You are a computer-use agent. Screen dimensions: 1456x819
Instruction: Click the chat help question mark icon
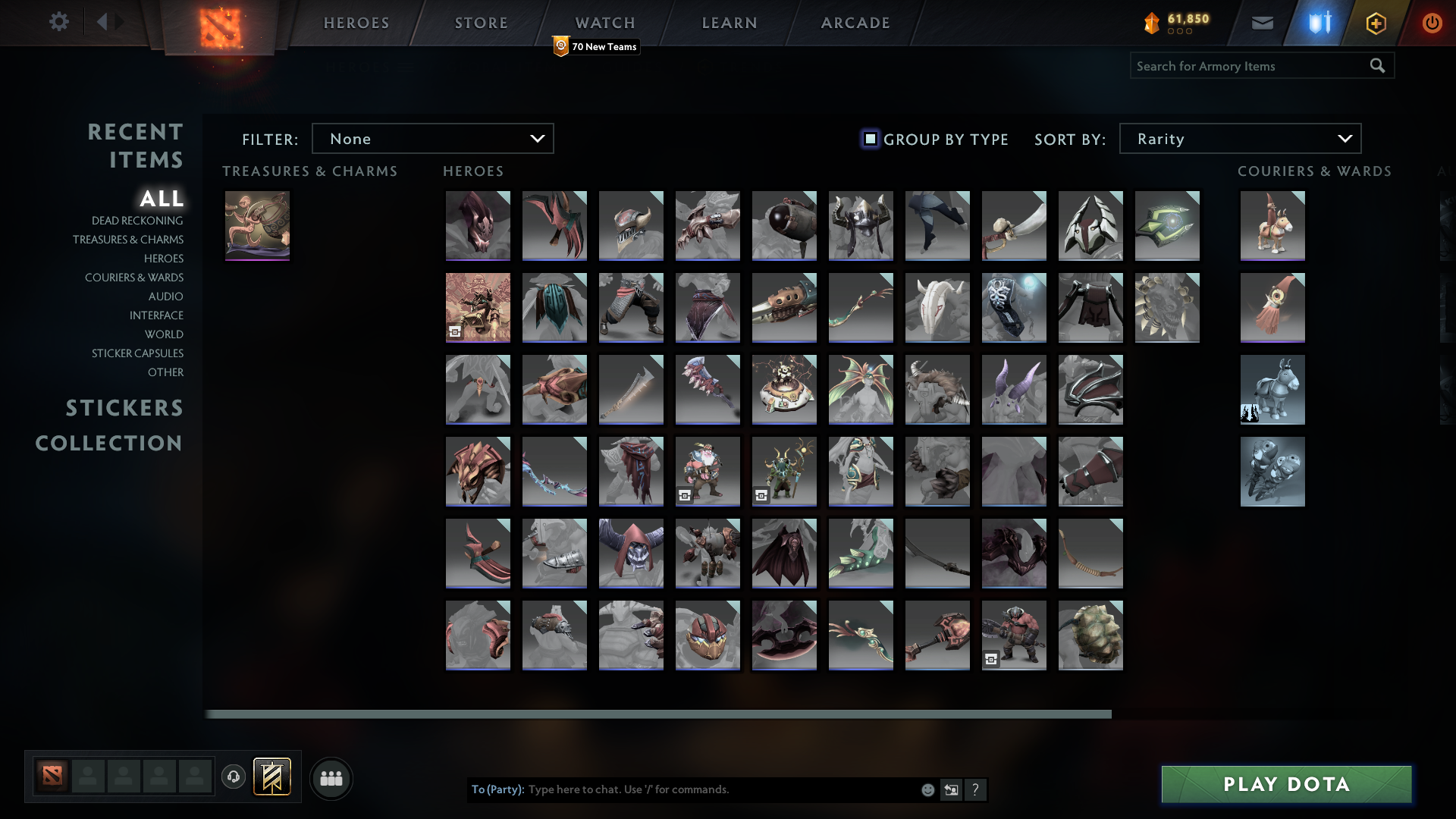pos(976,789)
